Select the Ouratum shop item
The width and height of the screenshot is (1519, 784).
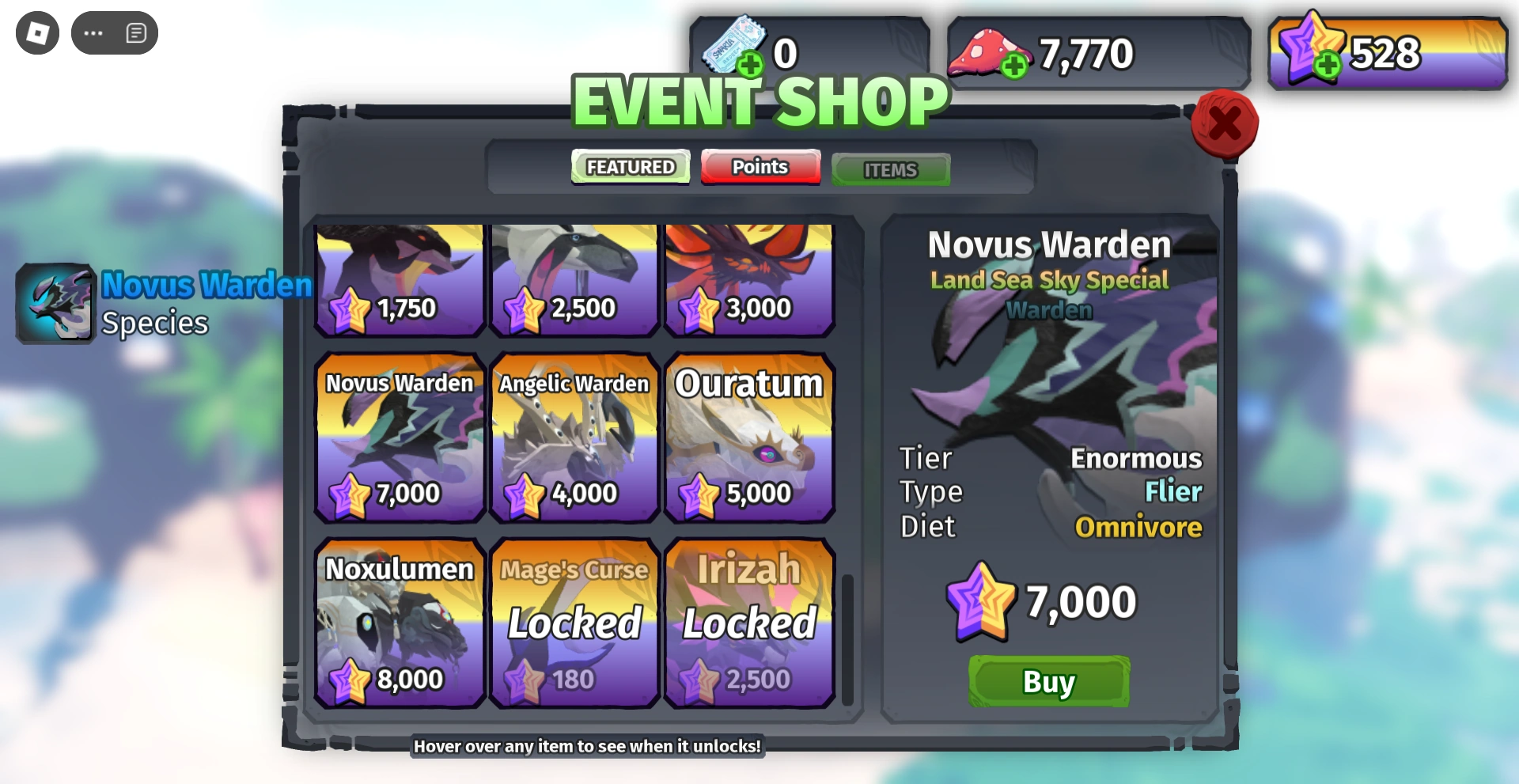pyautogui.click(x=748, y=439)
